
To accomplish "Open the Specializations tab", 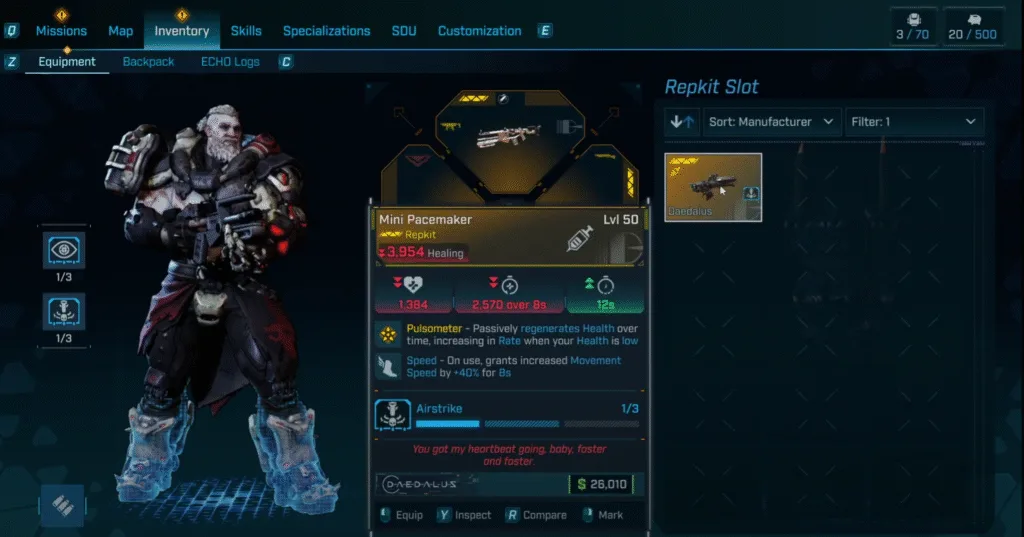I will coord(326,31).
